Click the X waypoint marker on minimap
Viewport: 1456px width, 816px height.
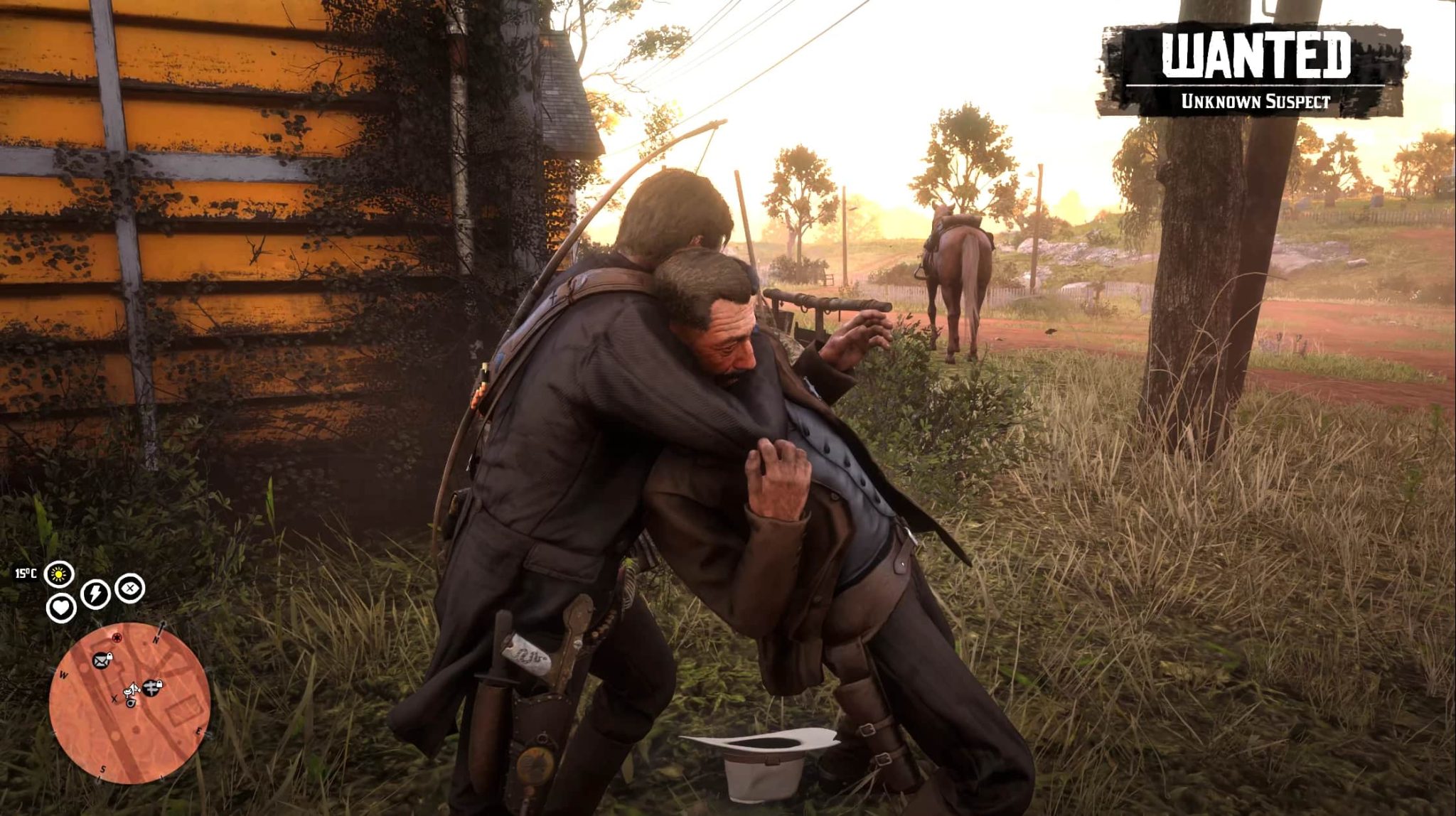tap(114, 699)
